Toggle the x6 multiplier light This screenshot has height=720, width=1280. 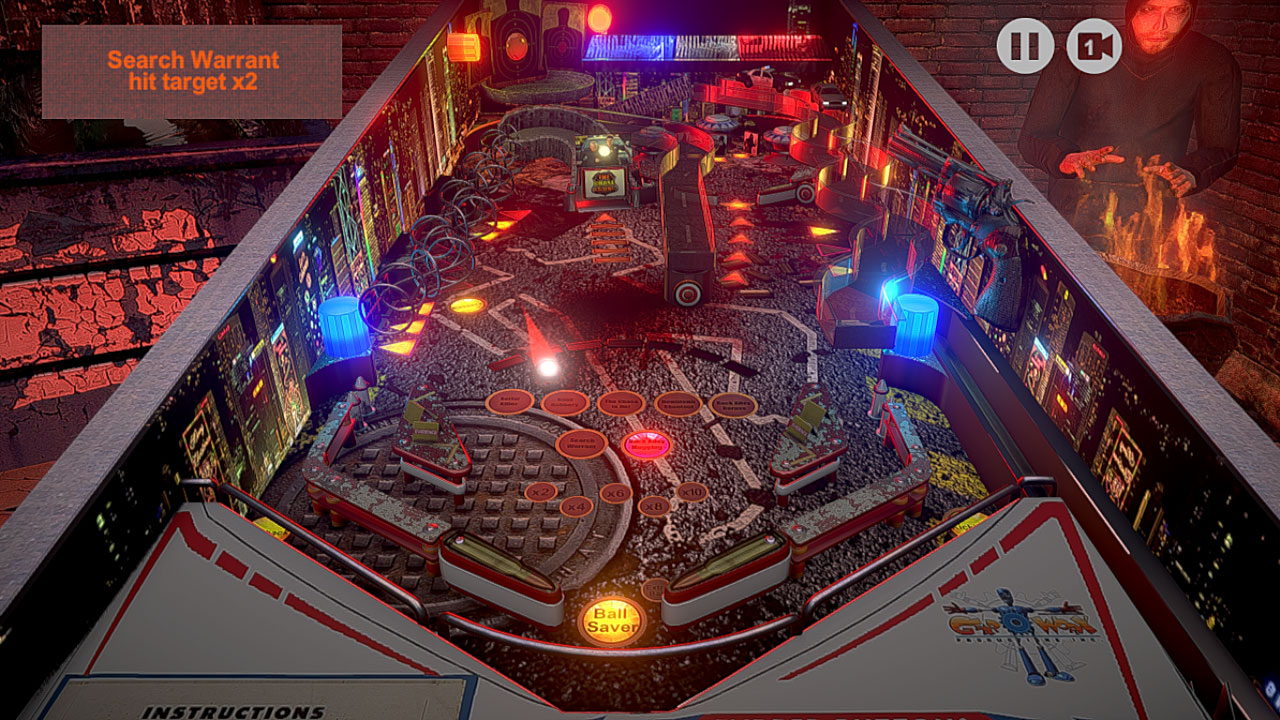pyautogui.click(x=616, y=494)
